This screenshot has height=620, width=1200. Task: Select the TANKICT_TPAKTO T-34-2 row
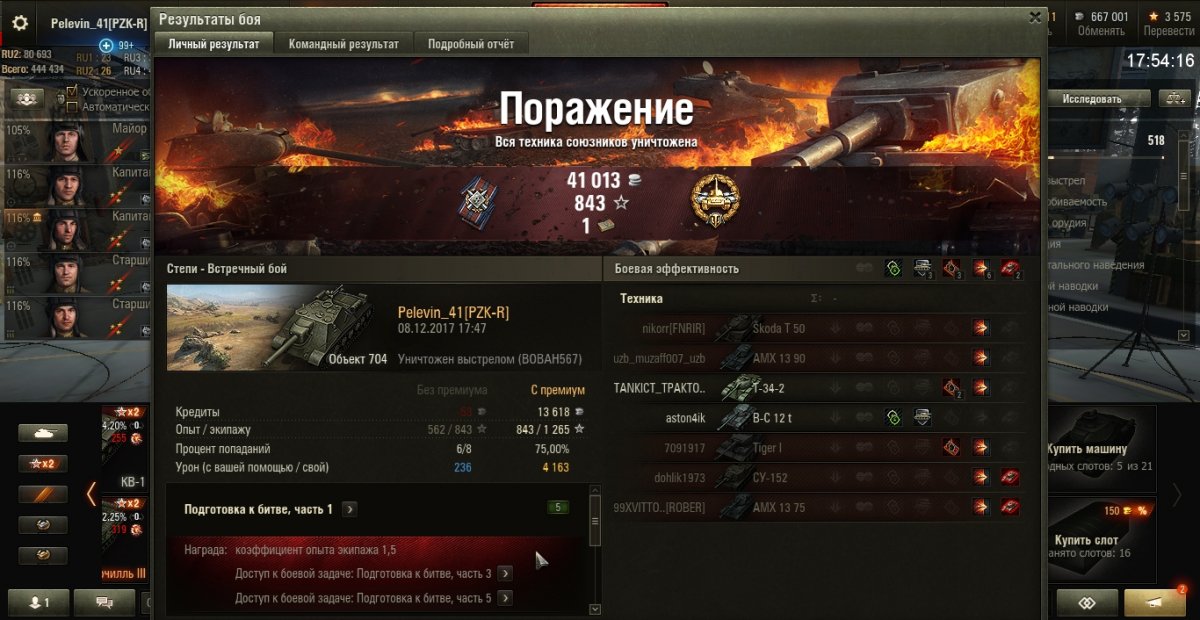click(x=815, y=388)
